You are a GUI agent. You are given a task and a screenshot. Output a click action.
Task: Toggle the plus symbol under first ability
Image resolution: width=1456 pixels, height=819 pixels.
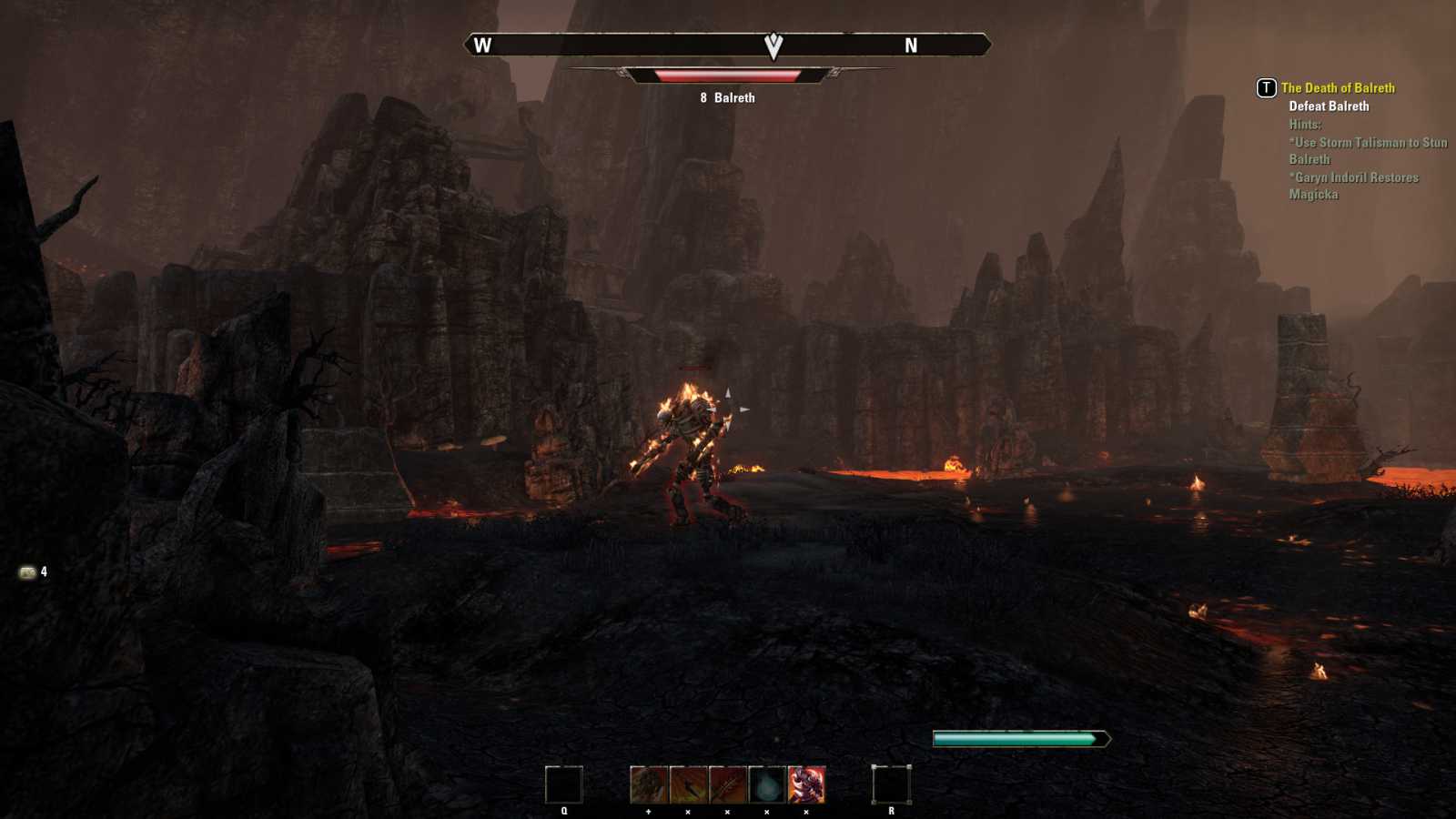click(x=648, y=812)
